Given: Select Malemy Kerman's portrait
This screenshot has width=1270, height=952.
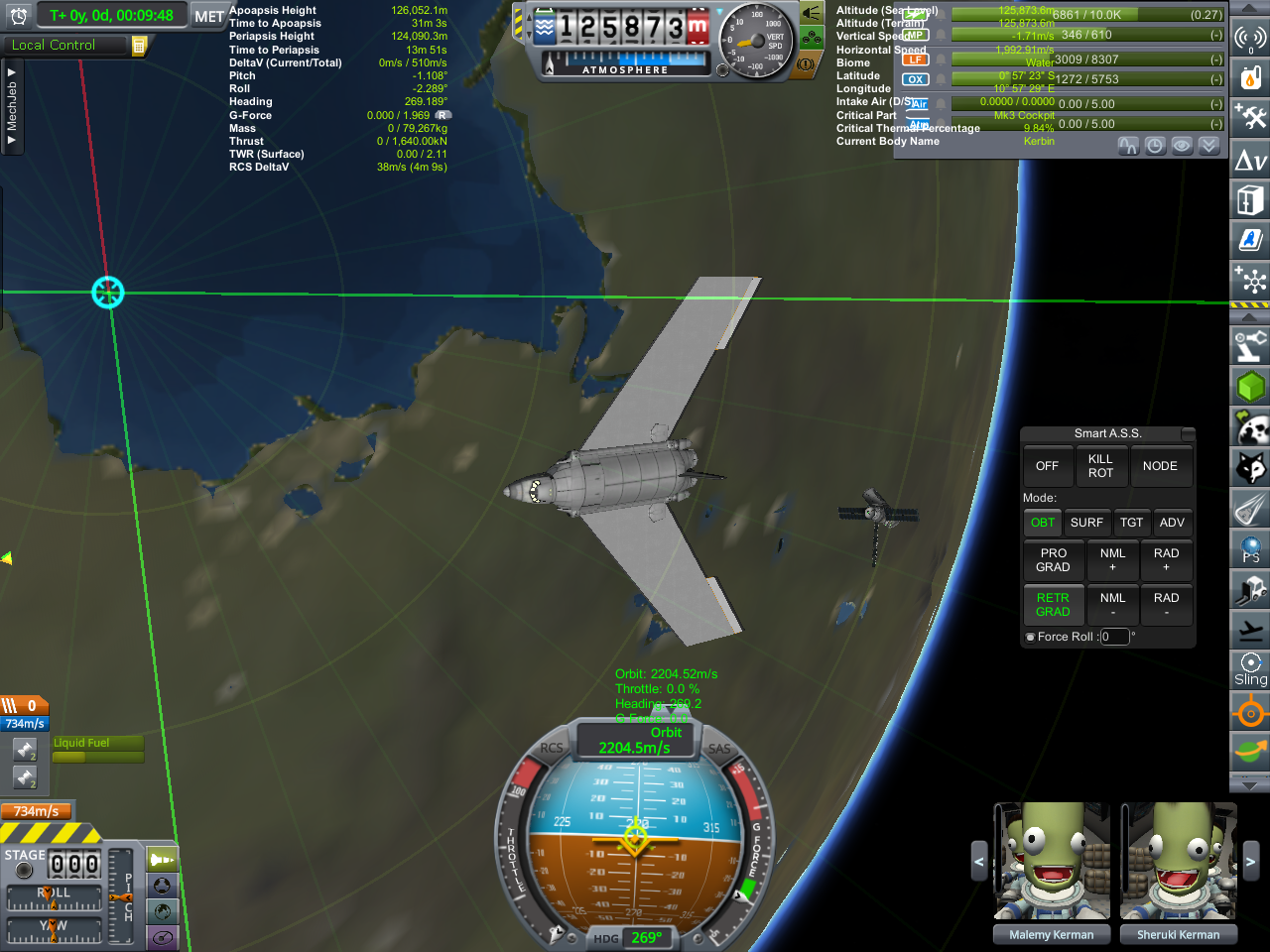Looking at the screenshot, I should (1052, 861).
